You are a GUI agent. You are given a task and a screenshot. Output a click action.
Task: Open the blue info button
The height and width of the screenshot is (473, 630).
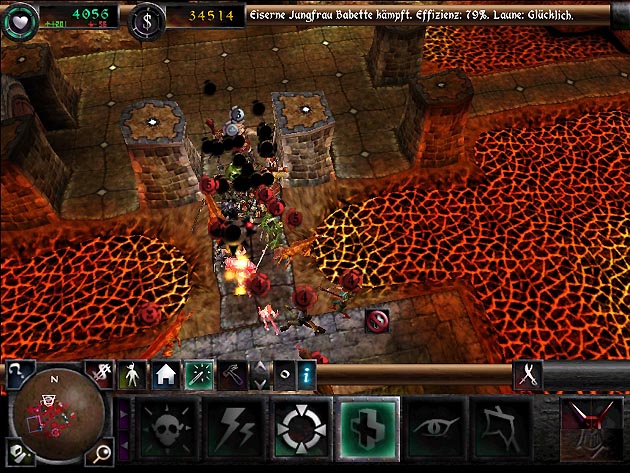307,375
